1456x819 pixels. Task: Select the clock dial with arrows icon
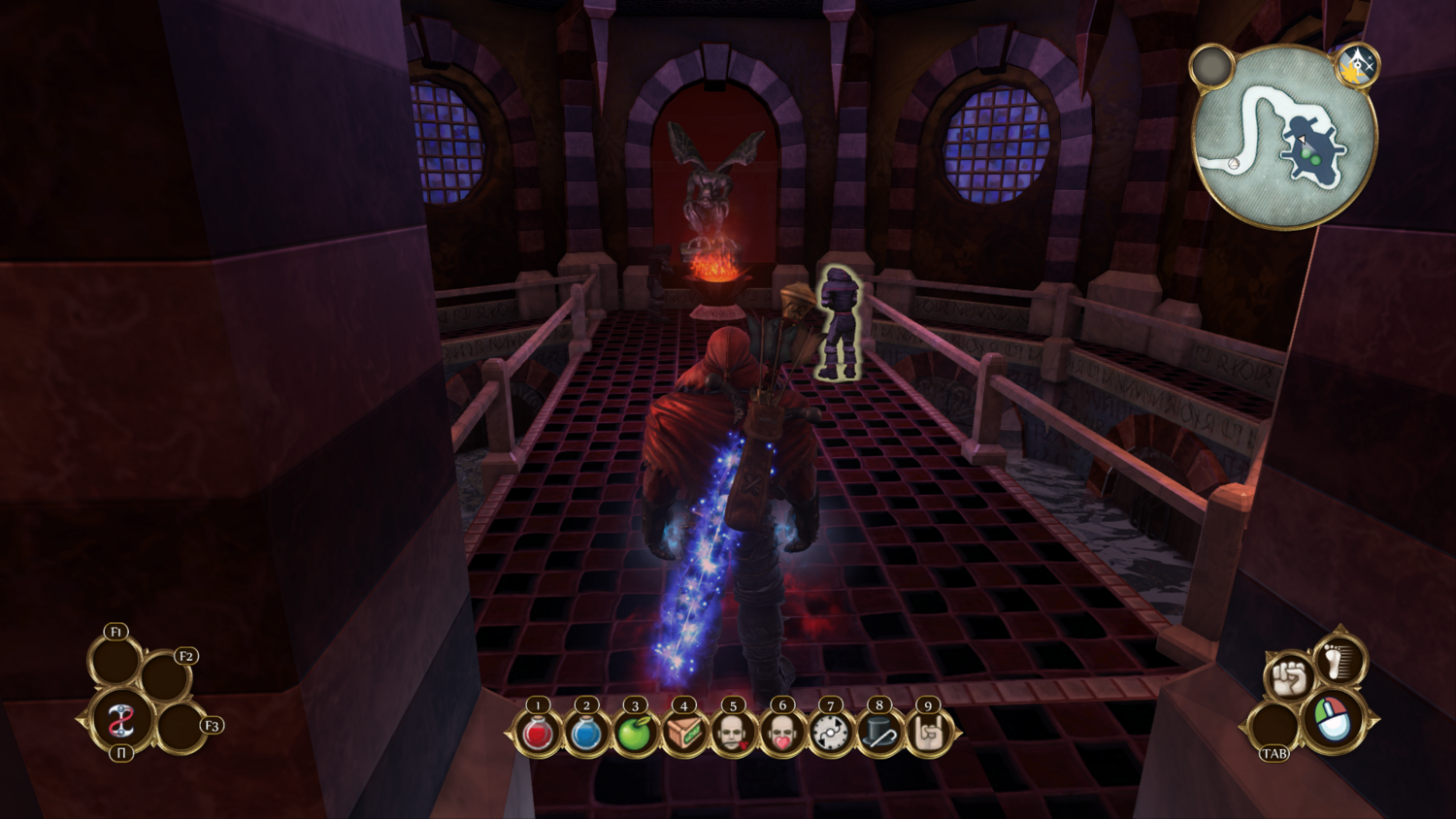coord(831,734)
